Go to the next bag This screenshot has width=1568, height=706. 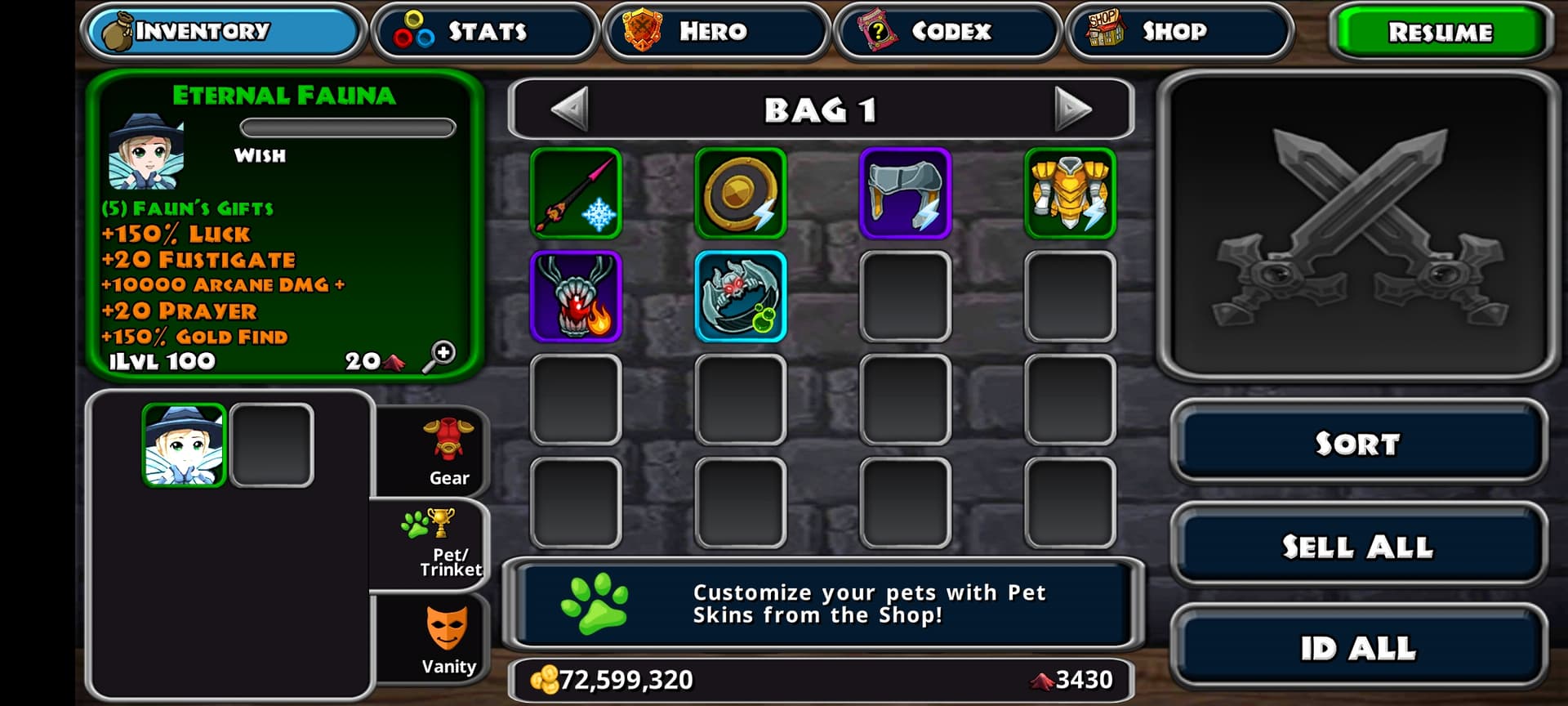click(1071, 109)
